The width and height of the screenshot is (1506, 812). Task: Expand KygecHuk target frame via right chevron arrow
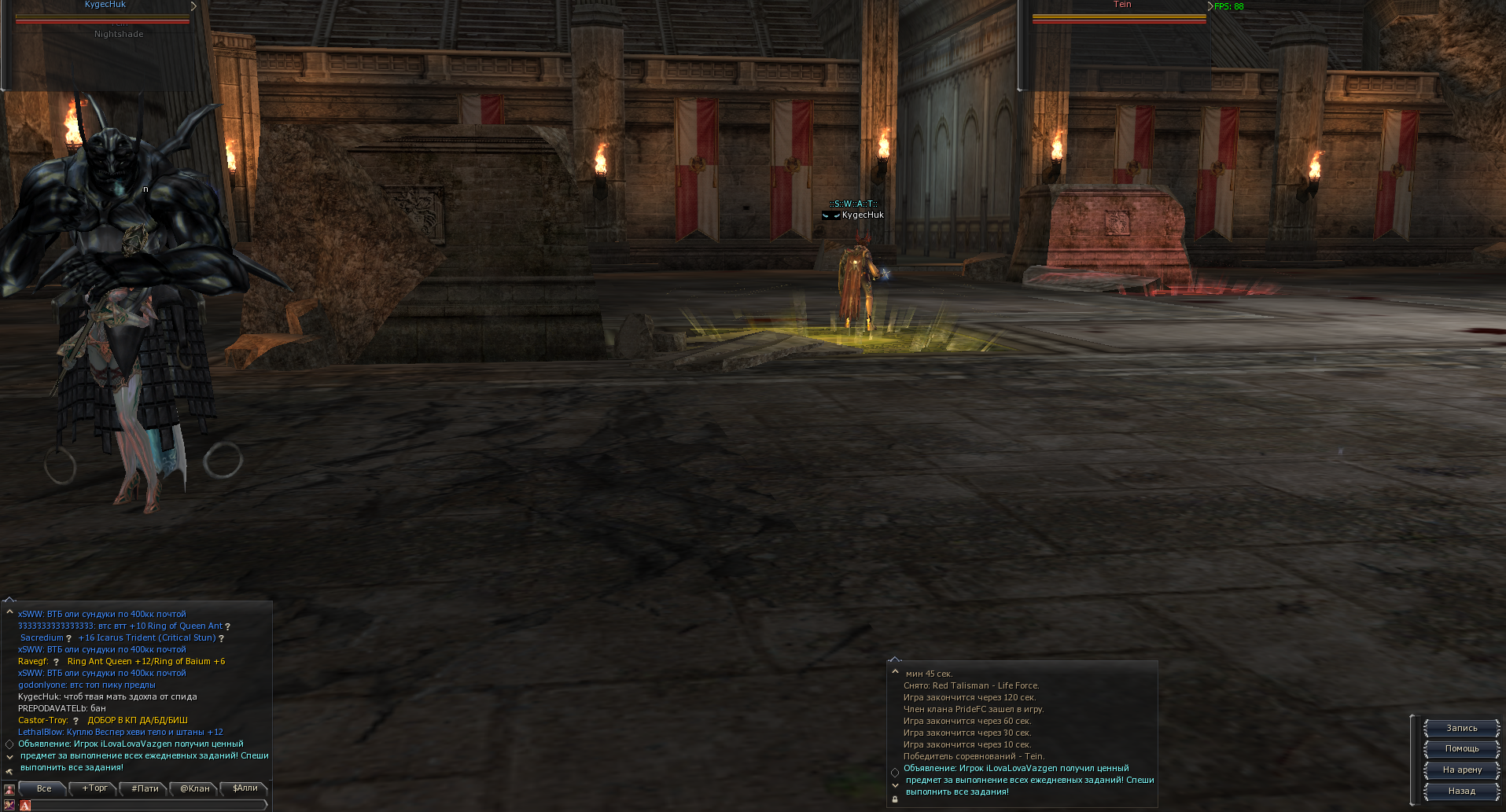tap(192, 5)
